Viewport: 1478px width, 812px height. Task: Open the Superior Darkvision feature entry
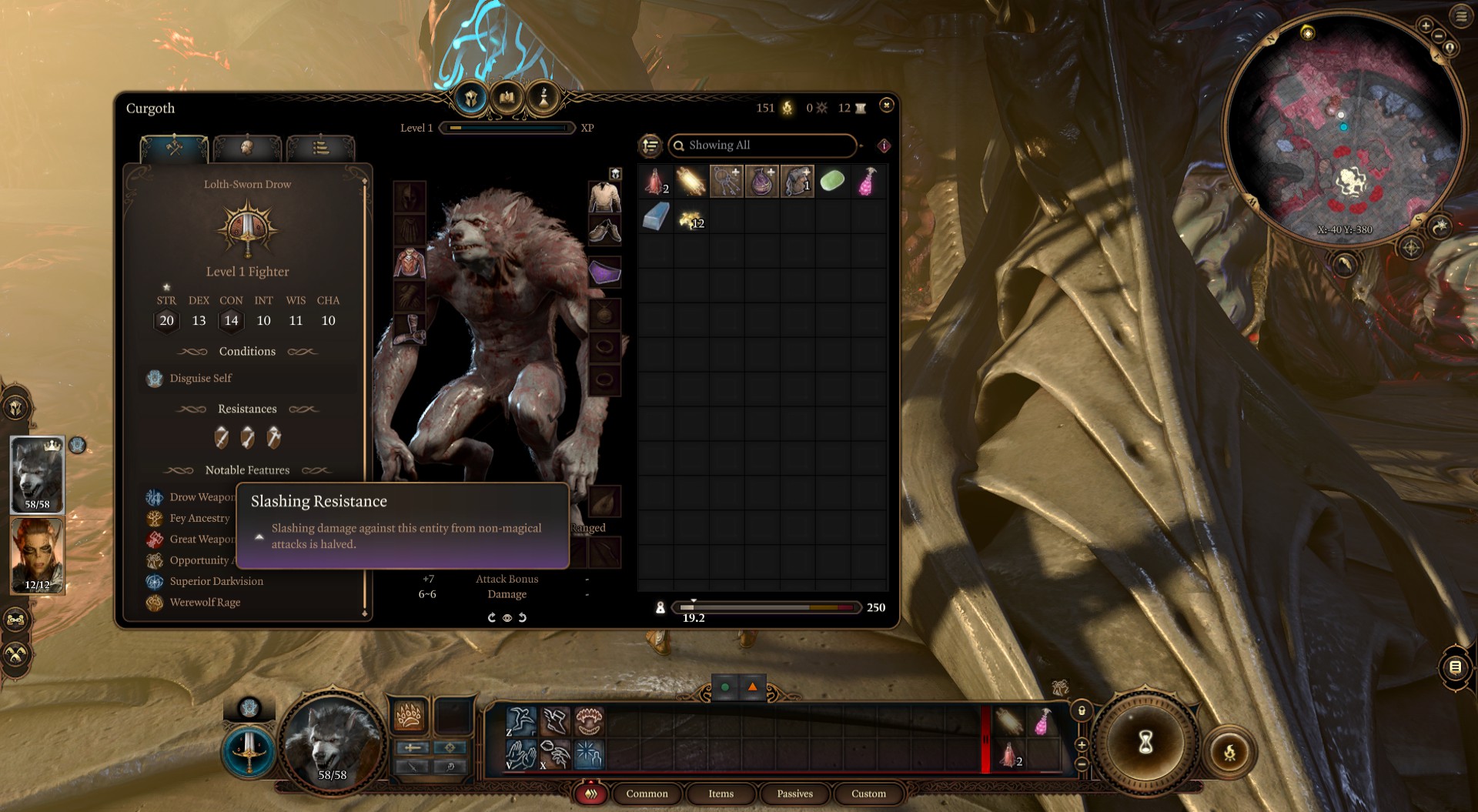click(x=216, y=582)
